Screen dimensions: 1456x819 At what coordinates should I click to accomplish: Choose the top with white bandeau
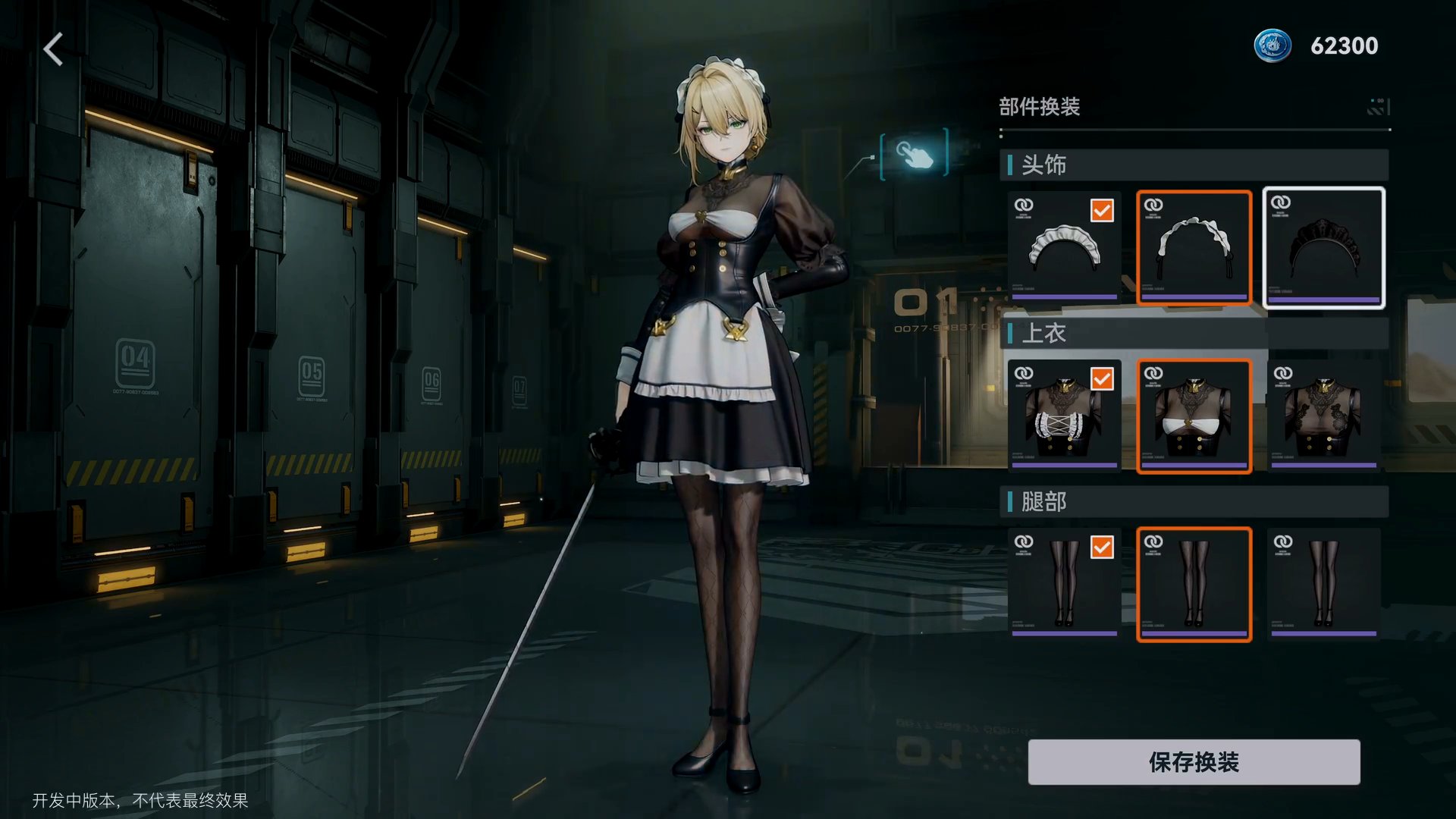coord(1194,416)
